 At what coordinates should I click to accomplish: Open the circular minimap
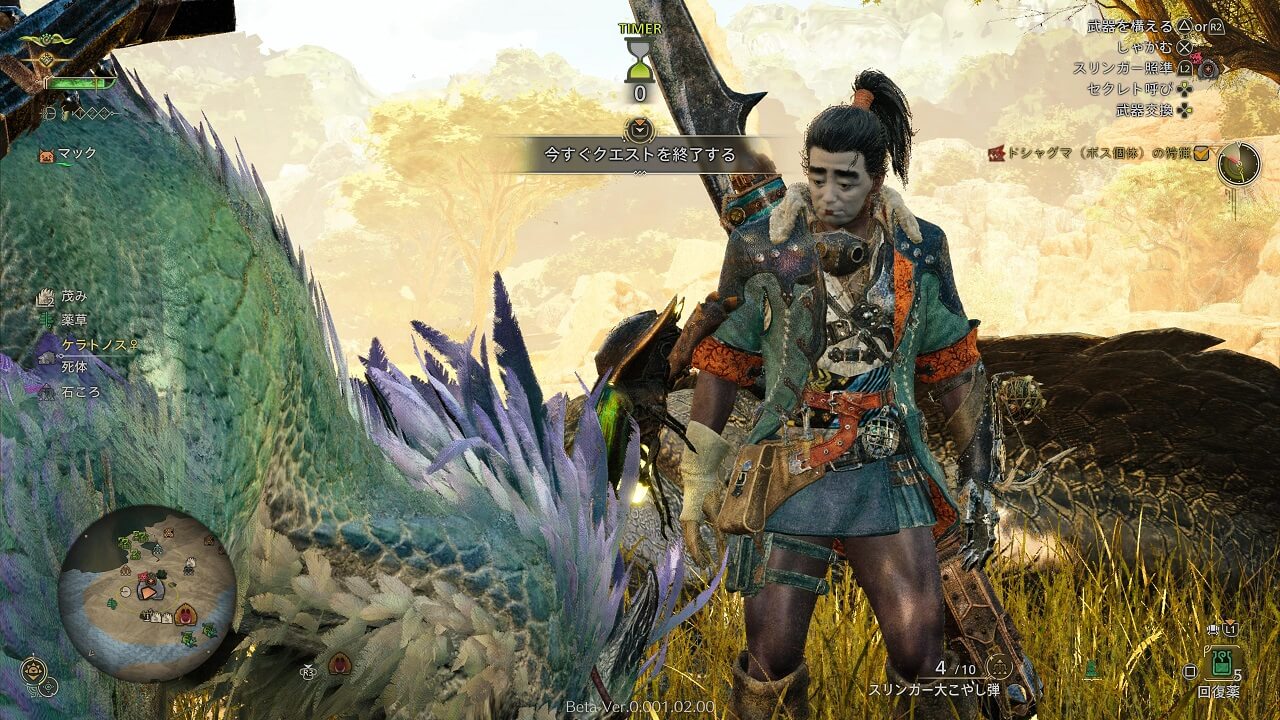[146, 594]
